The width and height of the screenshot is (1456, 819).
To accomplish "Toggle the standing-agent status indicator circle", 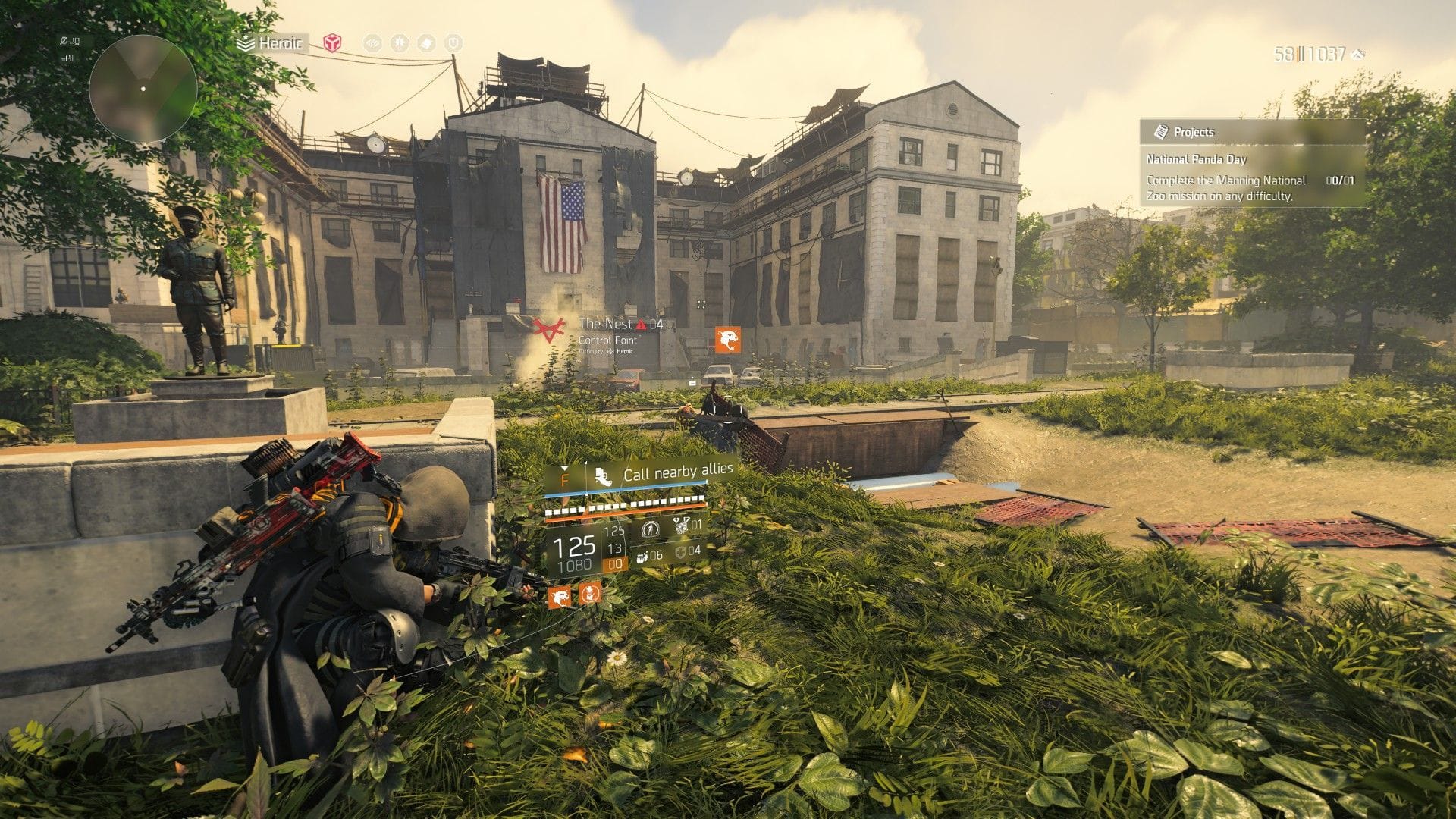I will point(651,529).
